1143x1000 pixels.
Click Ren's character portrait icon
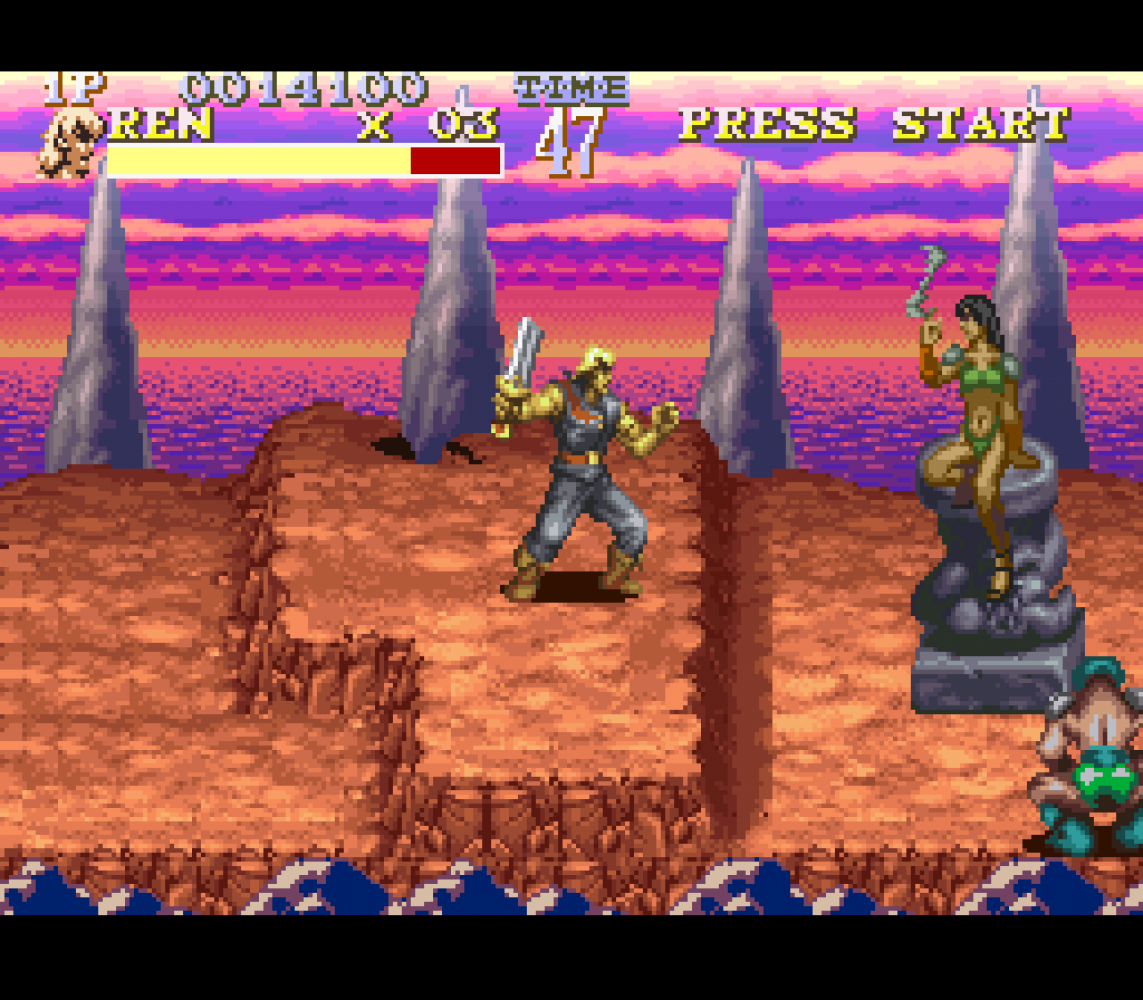click(70, 145)
